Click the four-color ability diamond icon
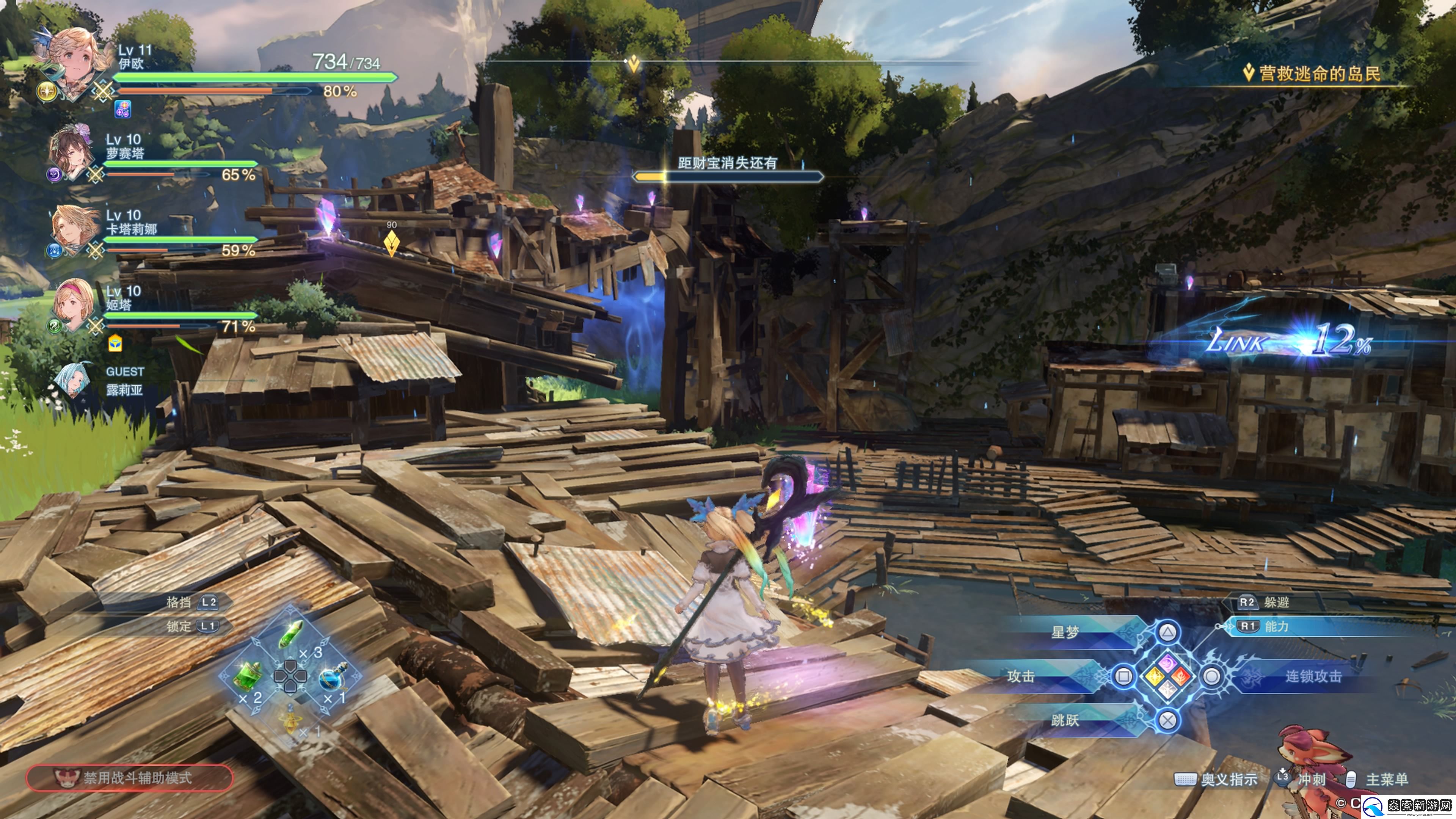Viewport: 1456px width, 819px height. (1168, 676)
